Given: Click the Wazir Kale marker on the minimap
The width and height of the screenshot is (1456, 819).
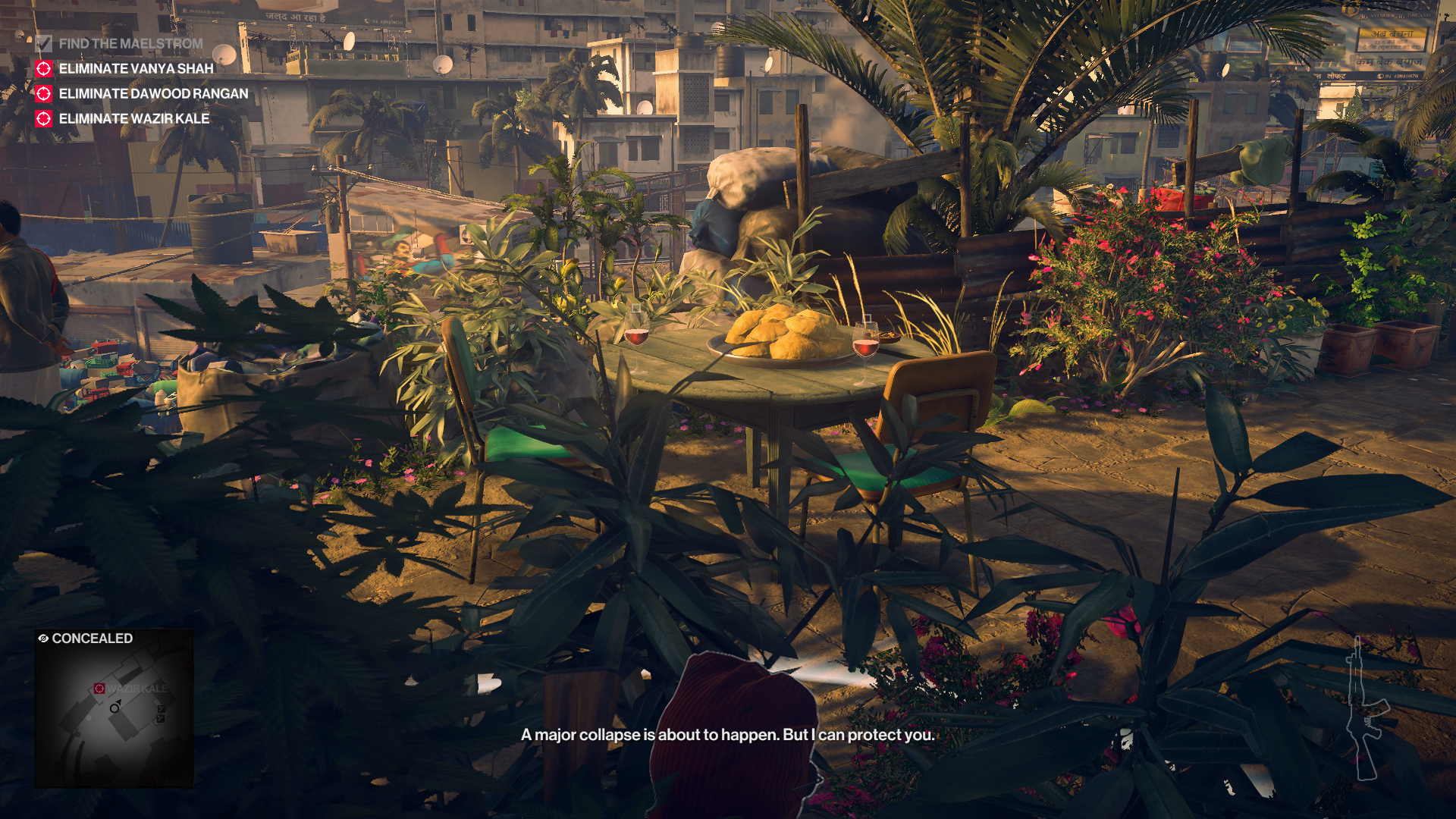Looking at the screenshot, I should pos(99,688).
